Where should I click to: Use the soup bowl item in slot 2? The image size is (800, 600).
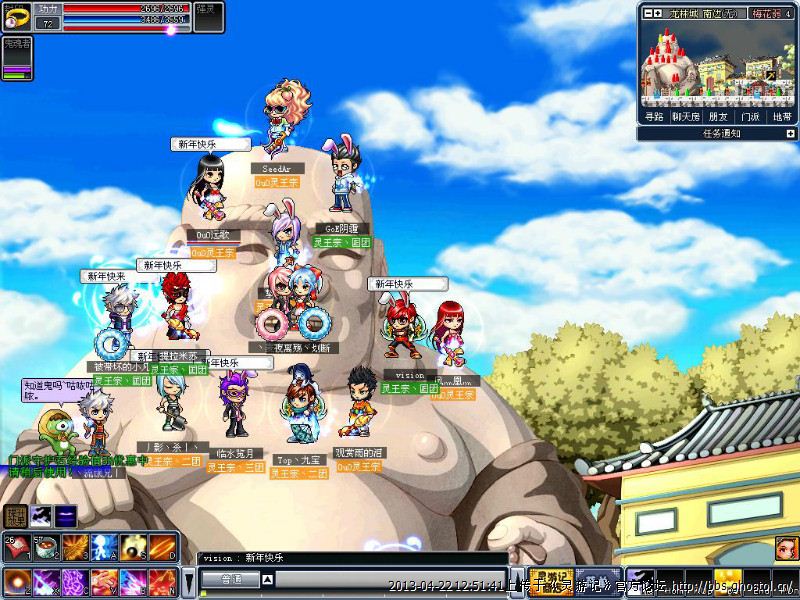tap(46, 547)
